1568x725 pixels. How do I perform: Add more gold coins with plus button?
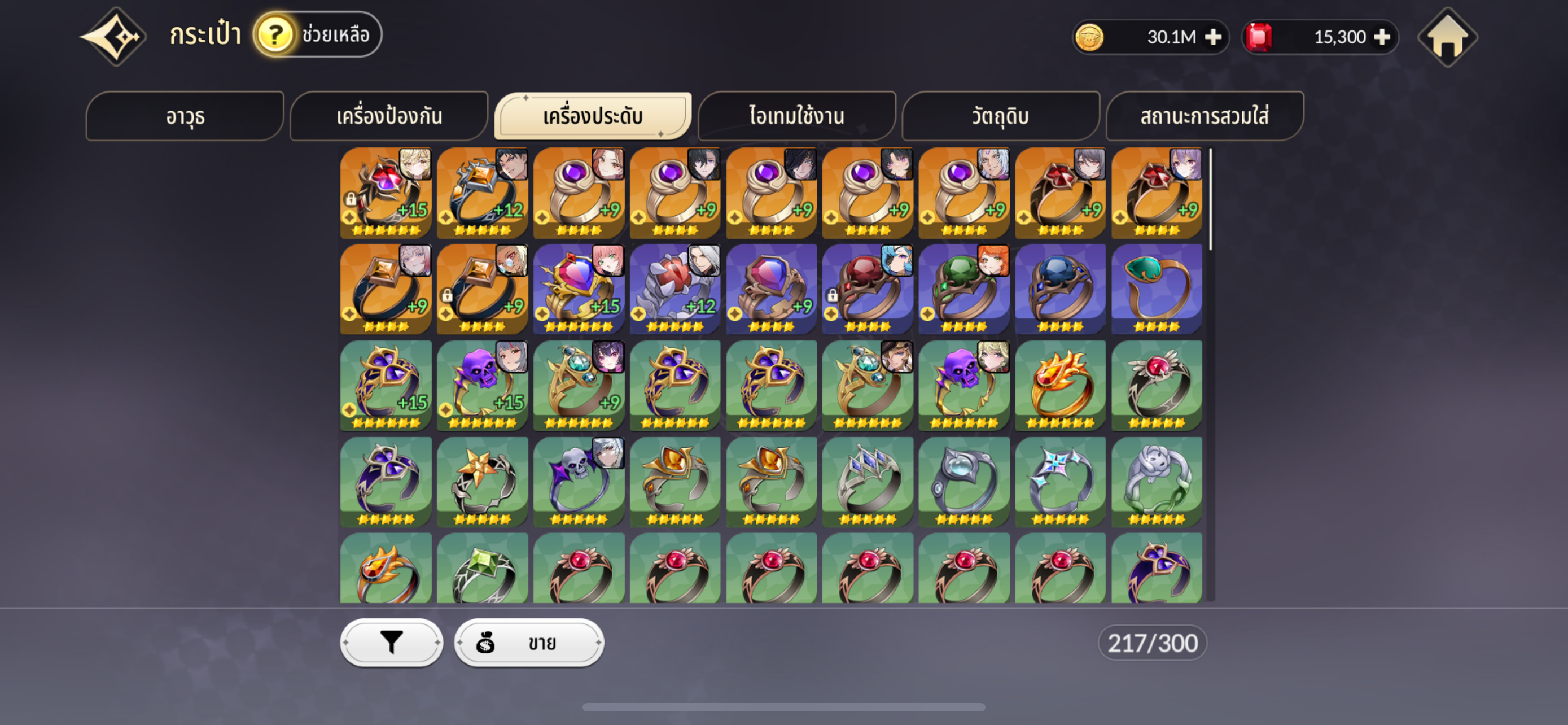tap(1213, 37)
